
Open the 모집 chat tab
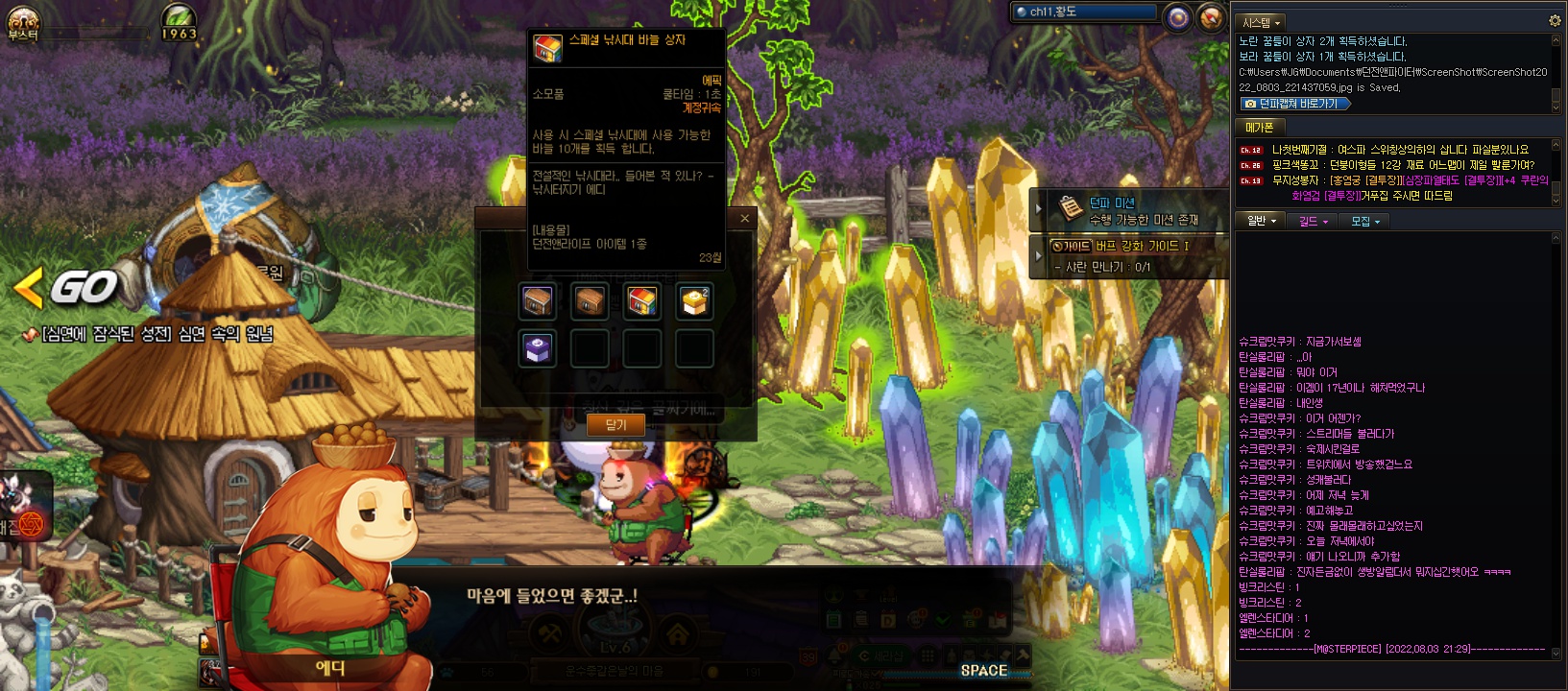point(1364,221)
